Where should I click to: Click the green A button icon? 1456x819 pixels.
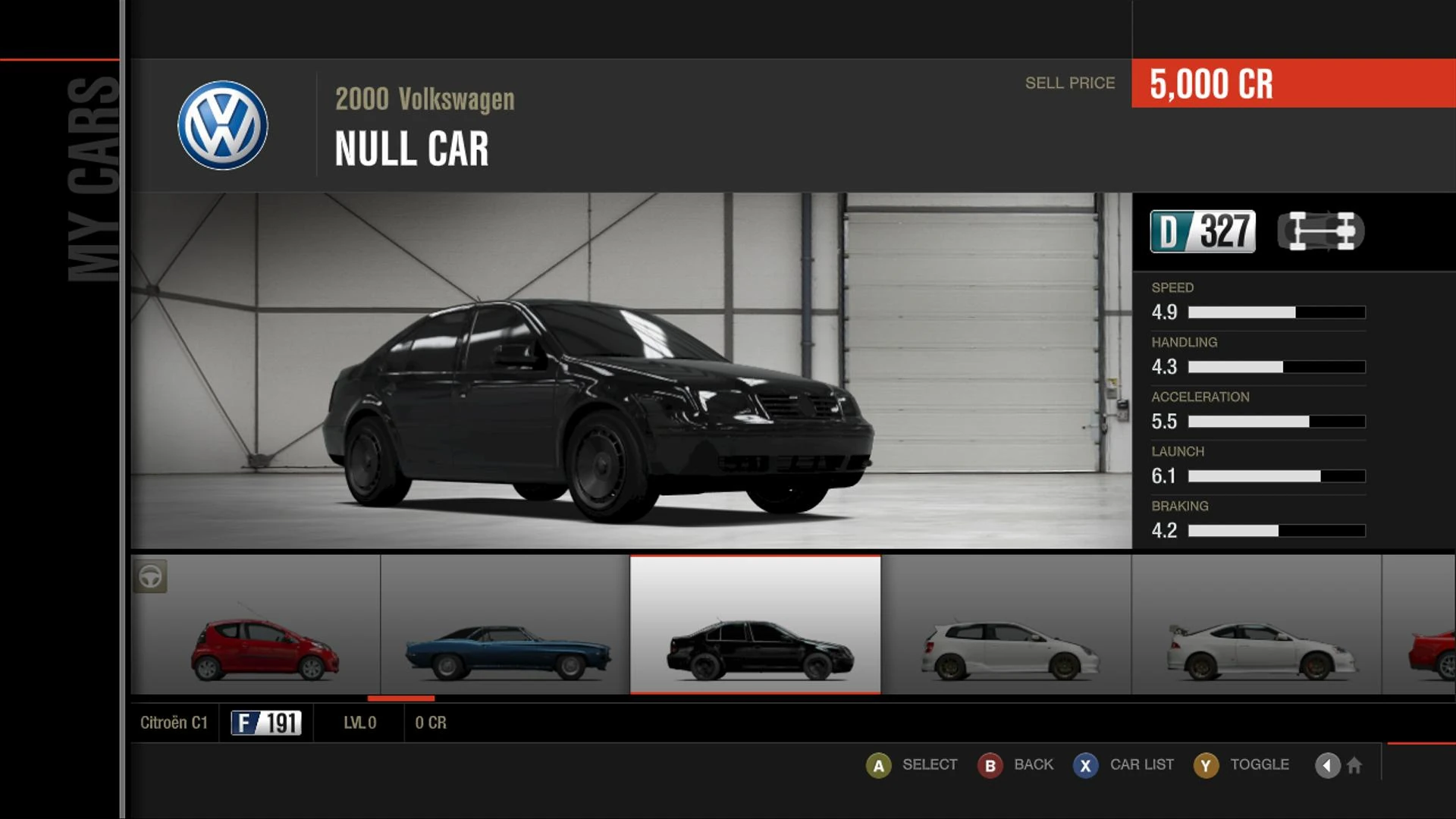(x=879, y=765)
